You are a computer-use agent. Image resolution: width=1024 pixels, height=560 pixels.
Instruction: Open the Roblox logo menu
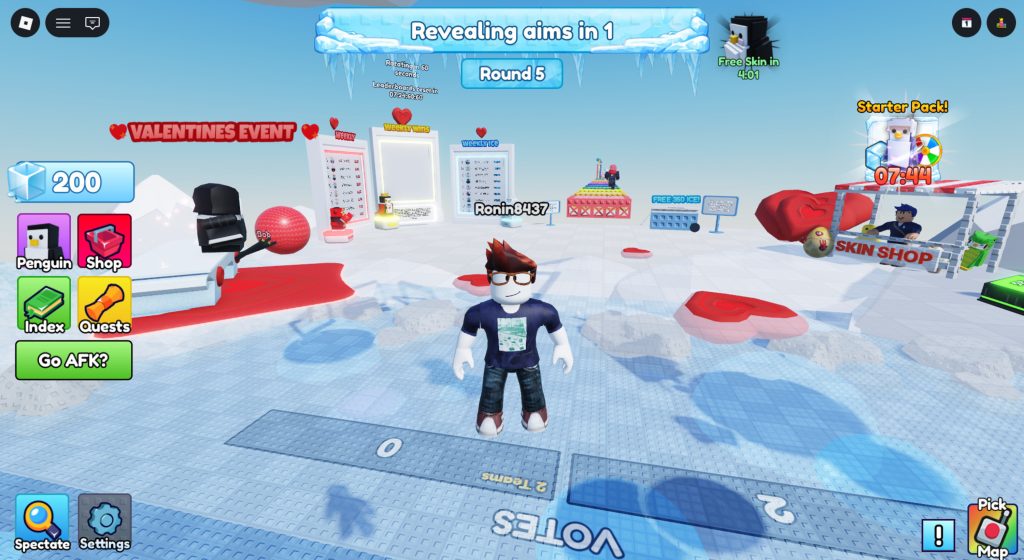click(25, 22)
